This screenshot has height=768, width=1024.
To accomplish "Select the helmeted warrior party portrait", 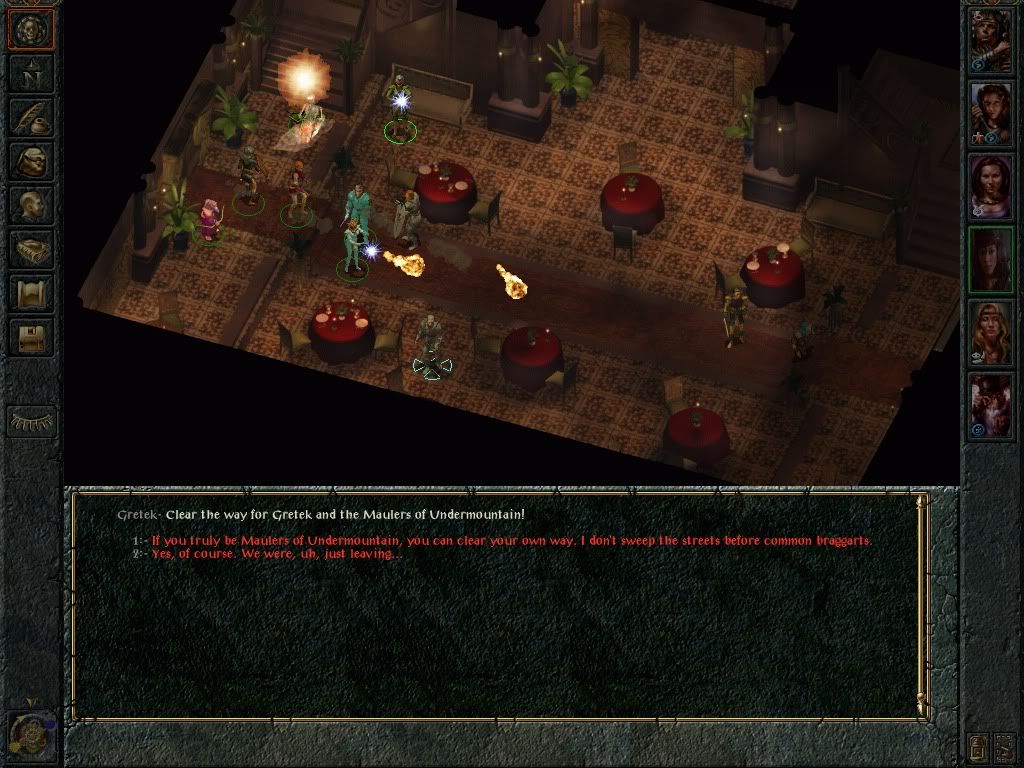I will (990, 41).
